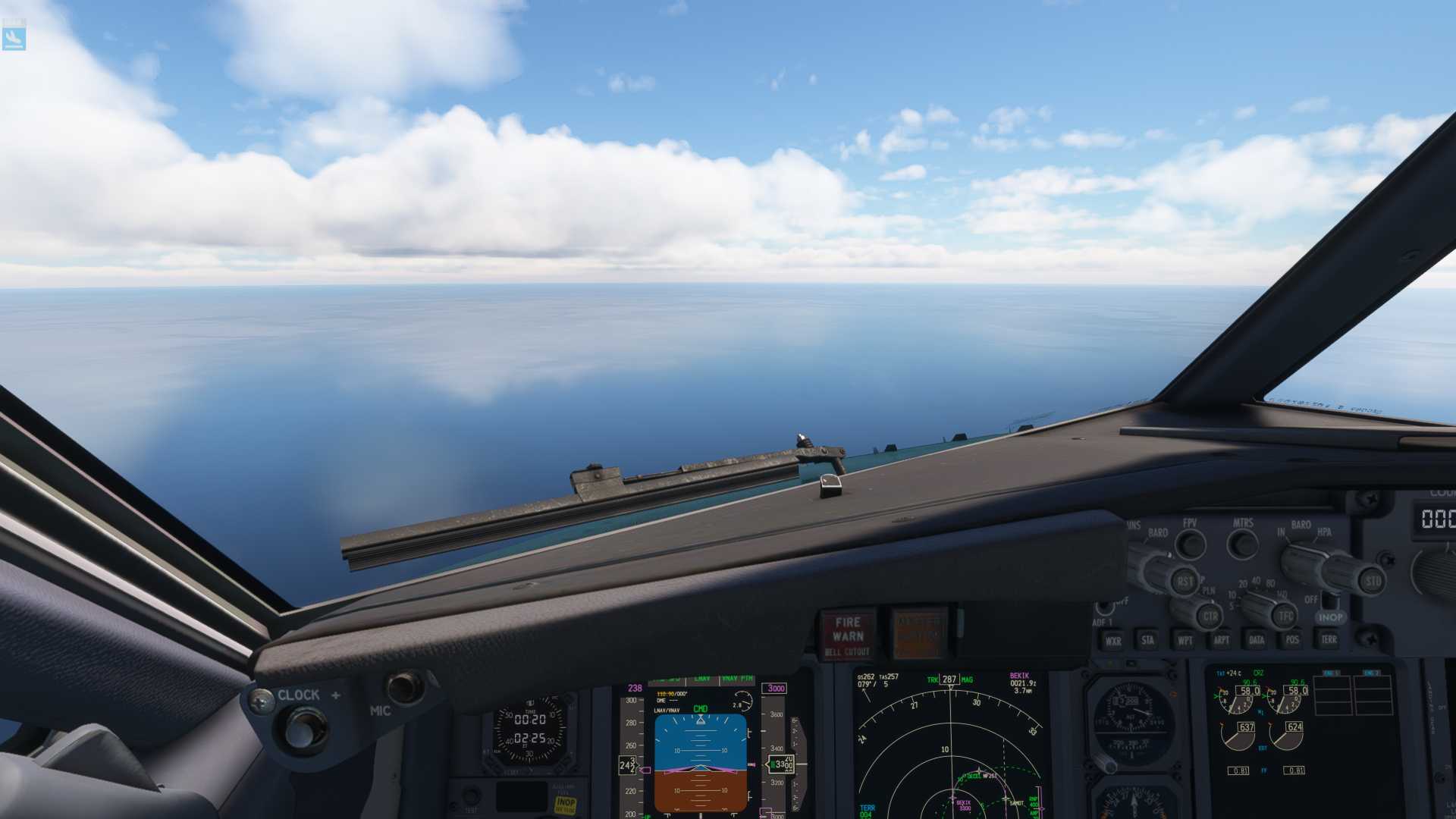
Task: Push the CLOCK button on the glareshield
Action: click(x=303, y=730)
